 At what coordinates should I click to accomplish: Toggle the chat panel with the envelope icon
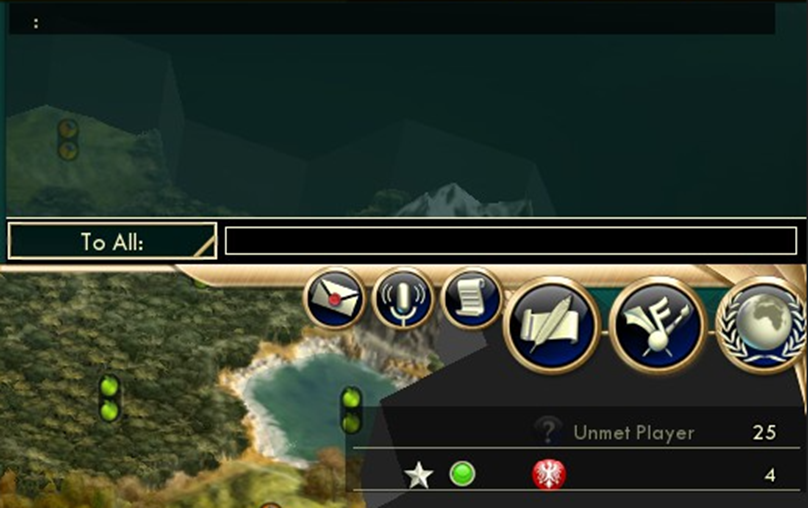pos(336,298)
